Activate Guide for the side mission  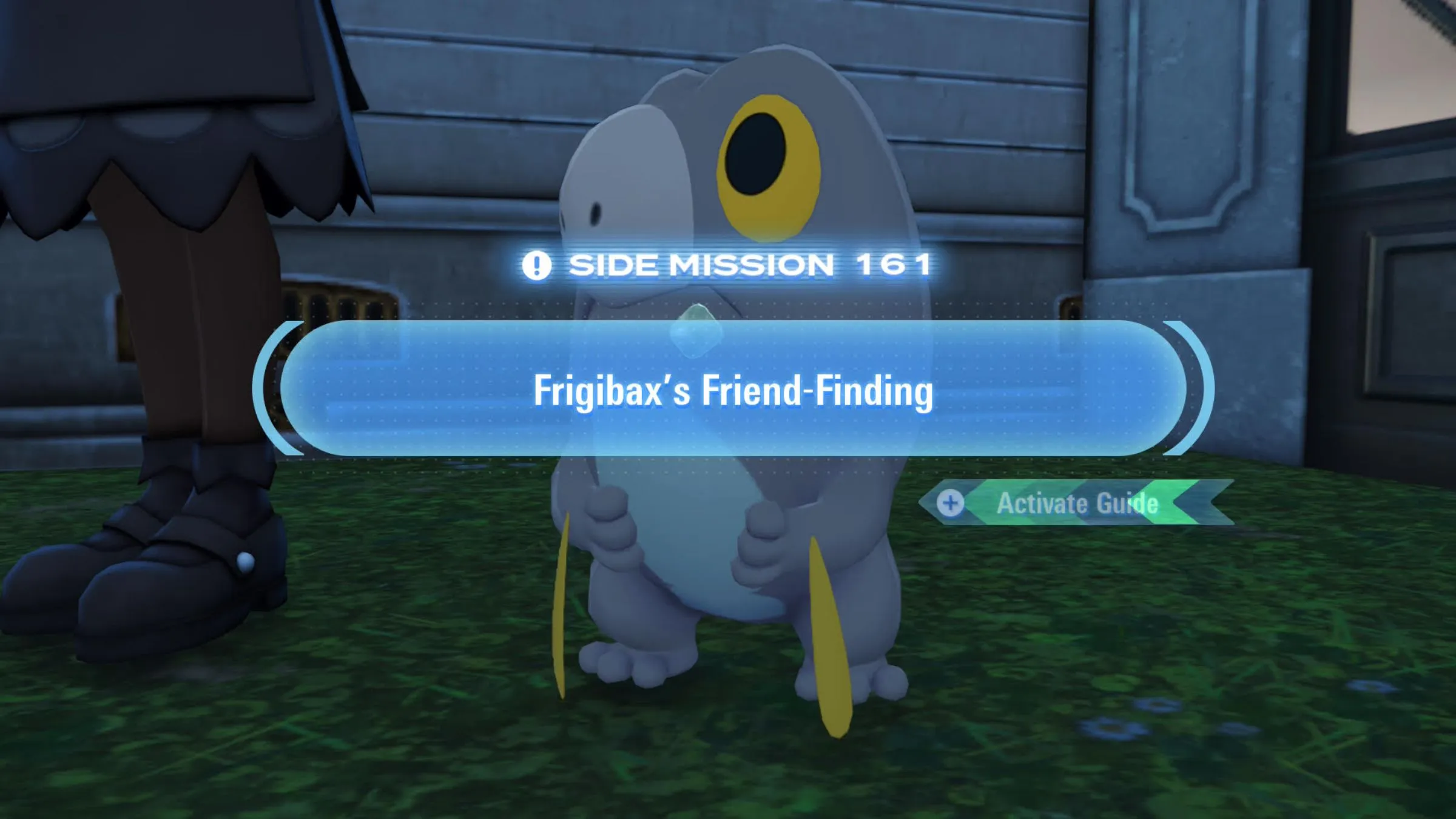pos(1076,503)
